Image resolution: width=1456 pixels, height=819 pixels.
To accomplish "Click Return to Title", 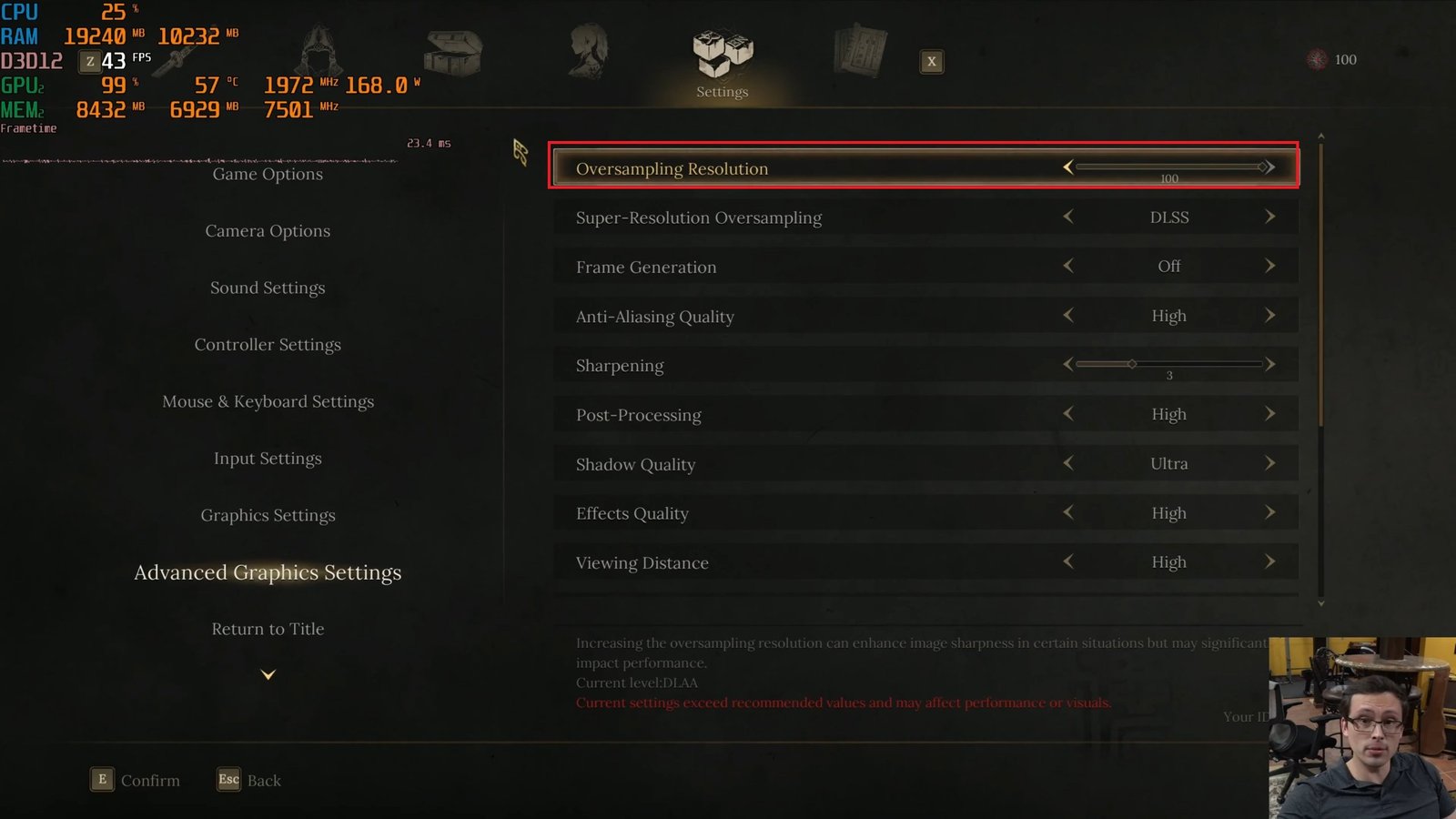I will (268, 629).
